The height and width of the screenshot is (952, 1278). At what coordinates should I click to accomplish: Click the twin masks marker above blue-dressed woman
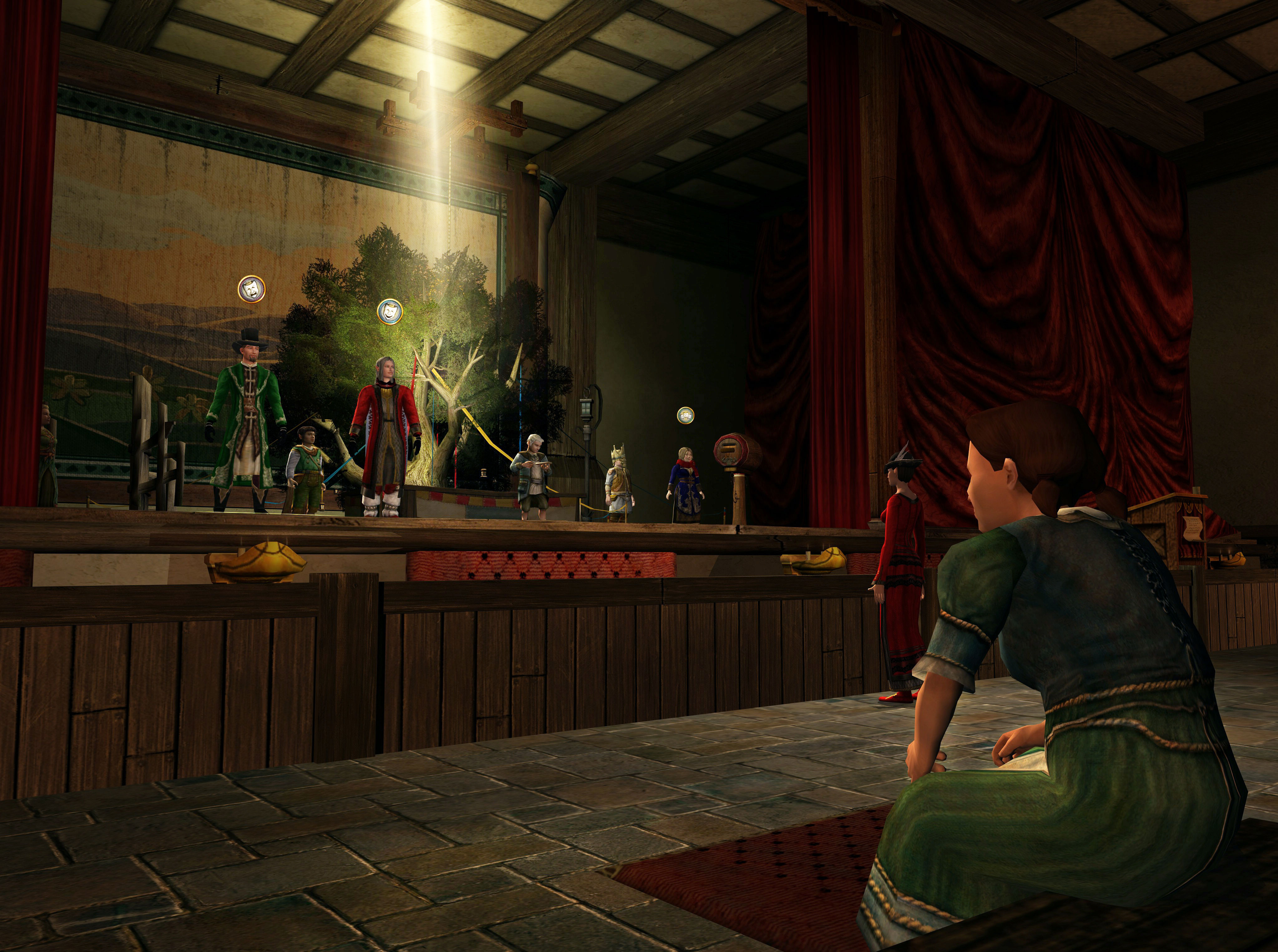[685, 414]
